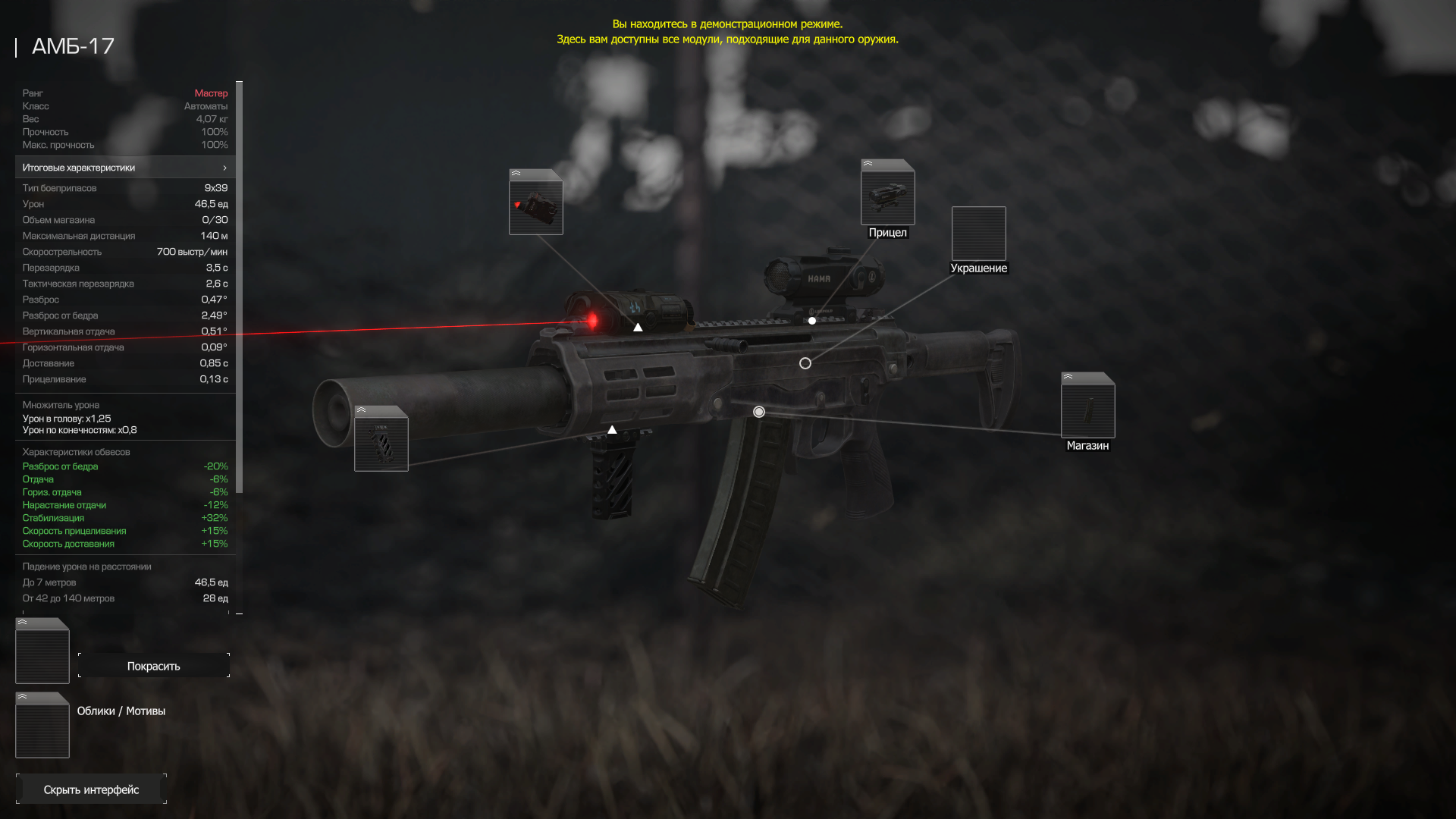Open the Облики / Мотивы skin slot

pyautogui.click(x=42, y=729)
